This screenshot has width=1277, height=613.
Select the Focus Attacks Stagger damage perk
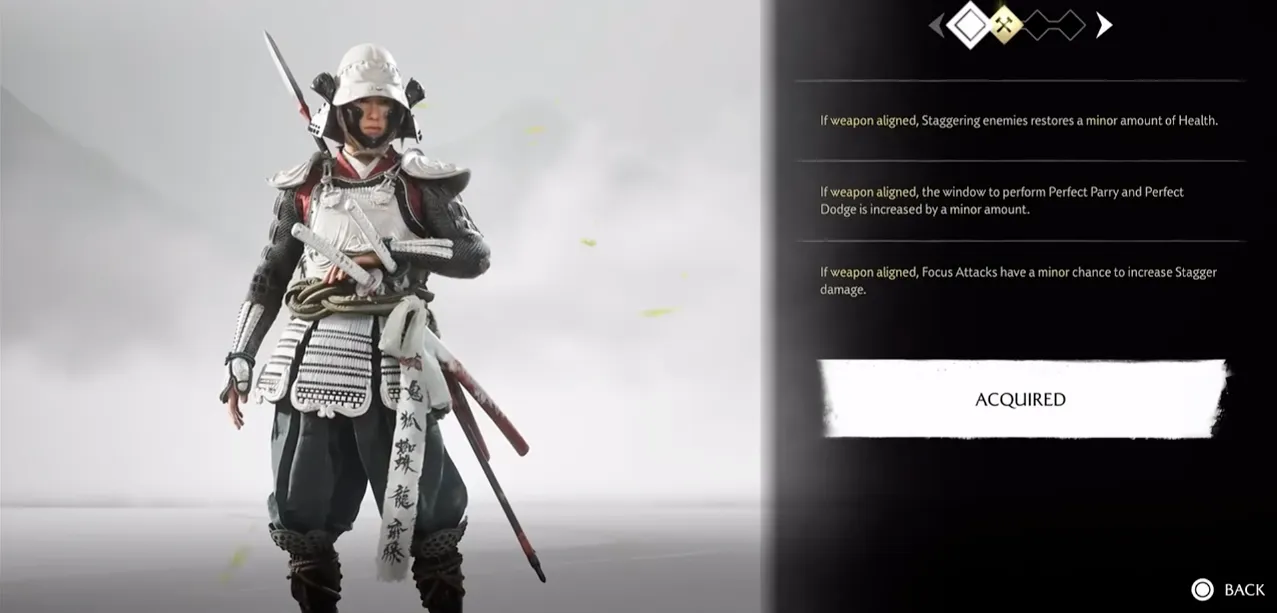[x=1019, y=281]
